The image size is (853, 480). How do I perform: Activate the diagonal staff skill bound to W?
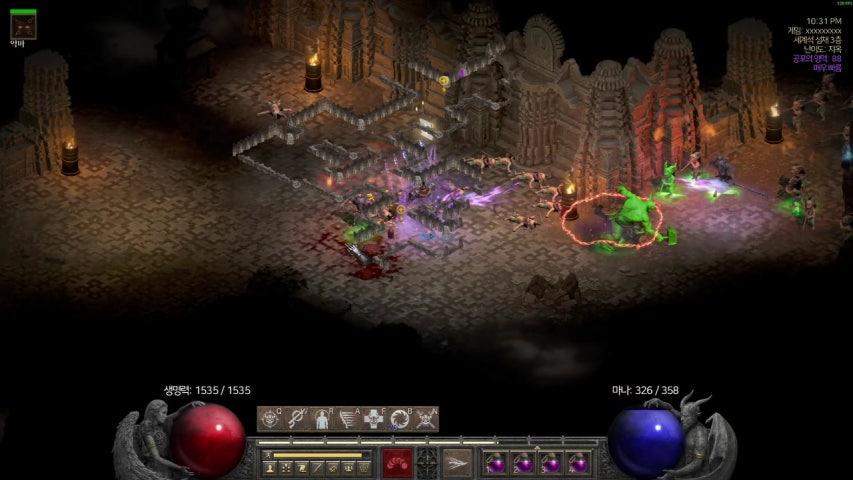point(296,419)
